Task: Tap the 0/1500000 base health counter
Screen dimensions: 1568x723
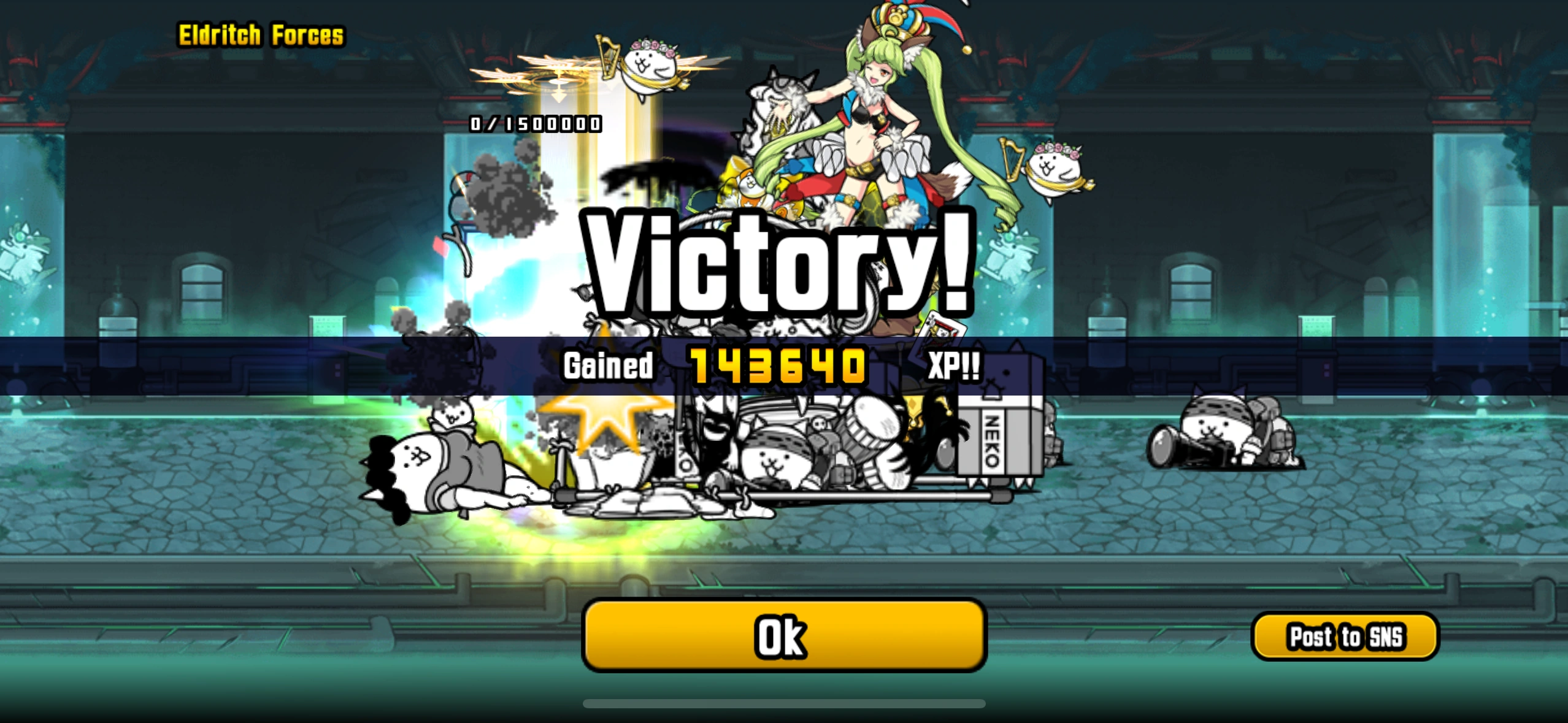Action: pyautogui.click(x=534, y=124)
